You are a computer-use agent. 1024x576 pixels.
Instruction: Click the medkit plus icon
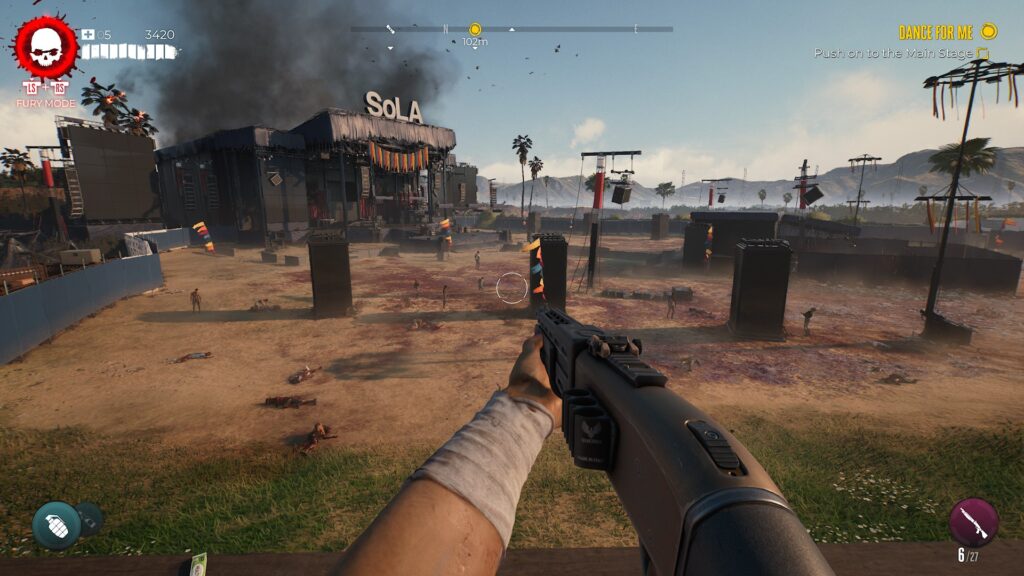coord(88,35)
